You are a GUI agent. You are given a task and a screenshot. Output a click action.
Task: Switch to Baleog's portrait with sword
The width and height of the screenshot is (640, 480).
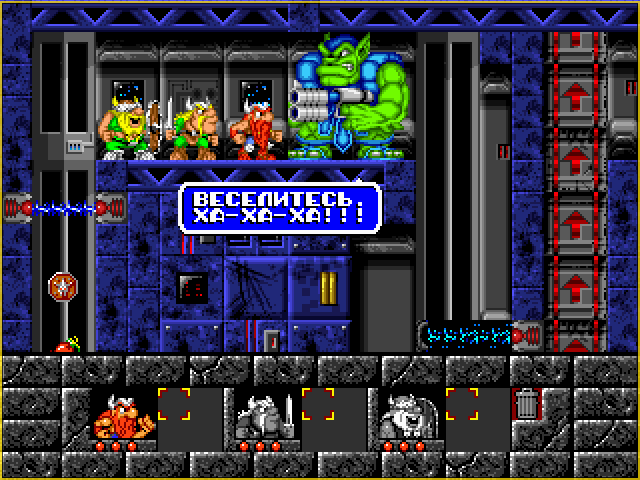pyautogui.click(x=266, y=416)
